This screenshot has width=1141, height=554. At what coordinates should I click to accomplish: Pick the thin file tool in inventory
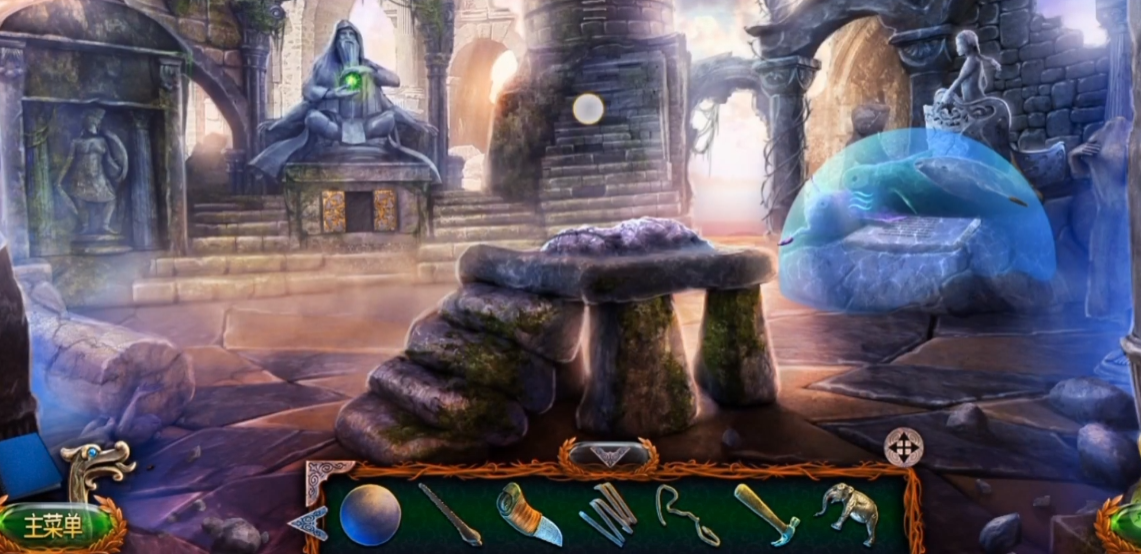click(449, 514)
